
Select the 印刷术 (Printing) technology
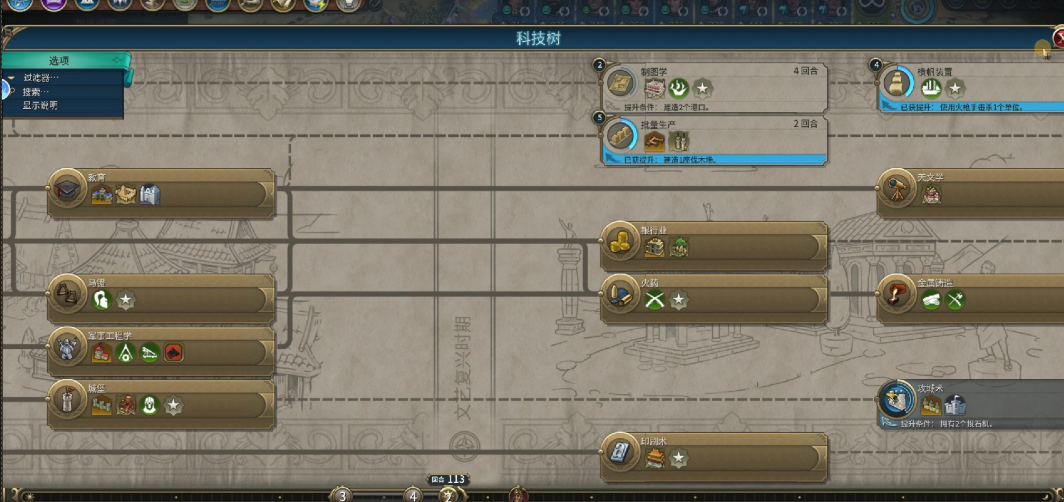(x=716, y=457)
